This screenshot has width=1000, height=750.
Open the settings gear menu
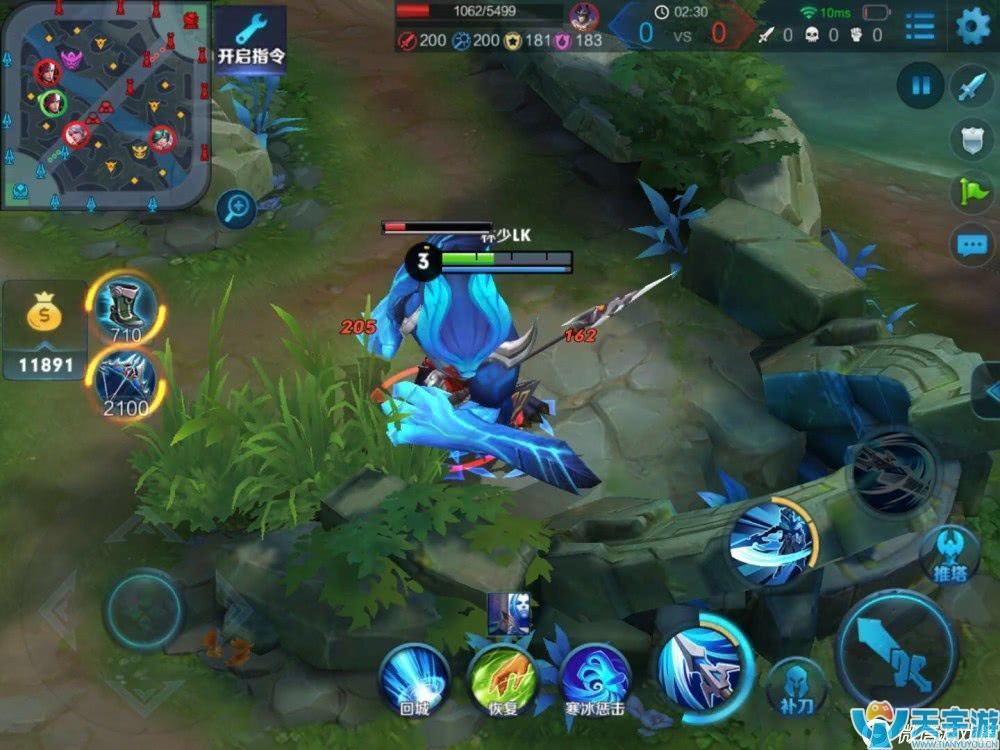click(x=972, y=27)
